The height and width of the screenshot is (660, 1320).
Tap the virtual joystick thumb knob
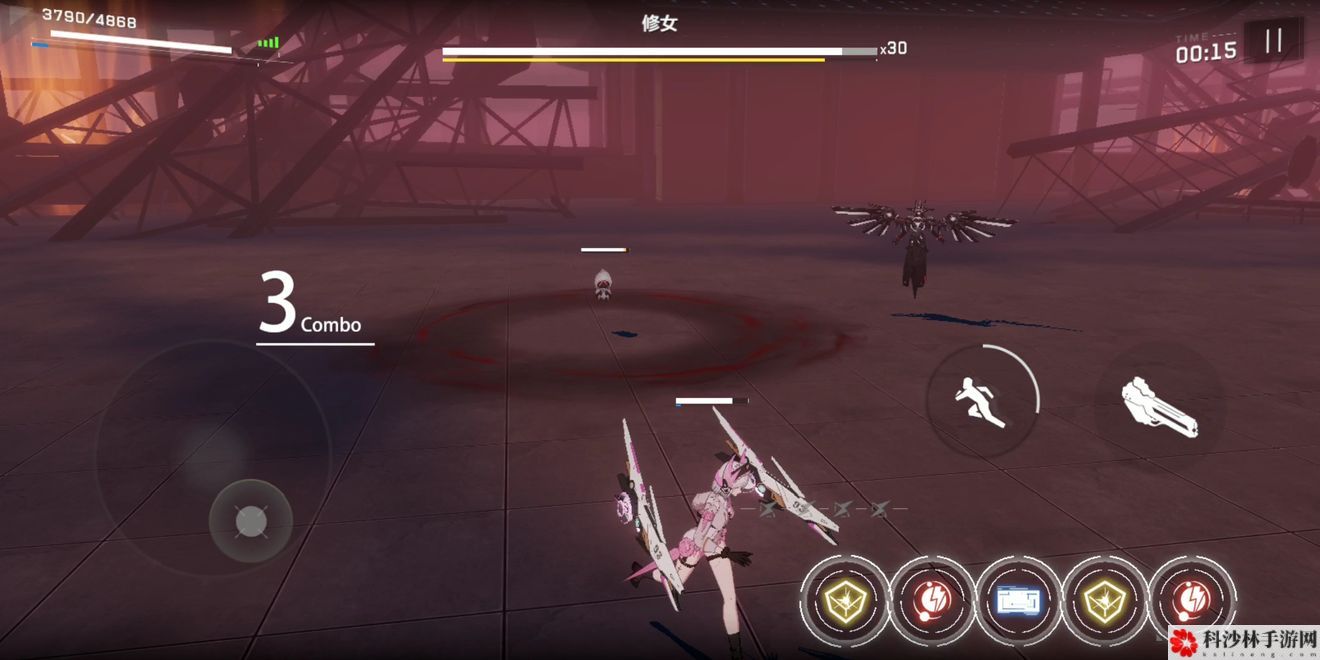click(x=250, y=521)
